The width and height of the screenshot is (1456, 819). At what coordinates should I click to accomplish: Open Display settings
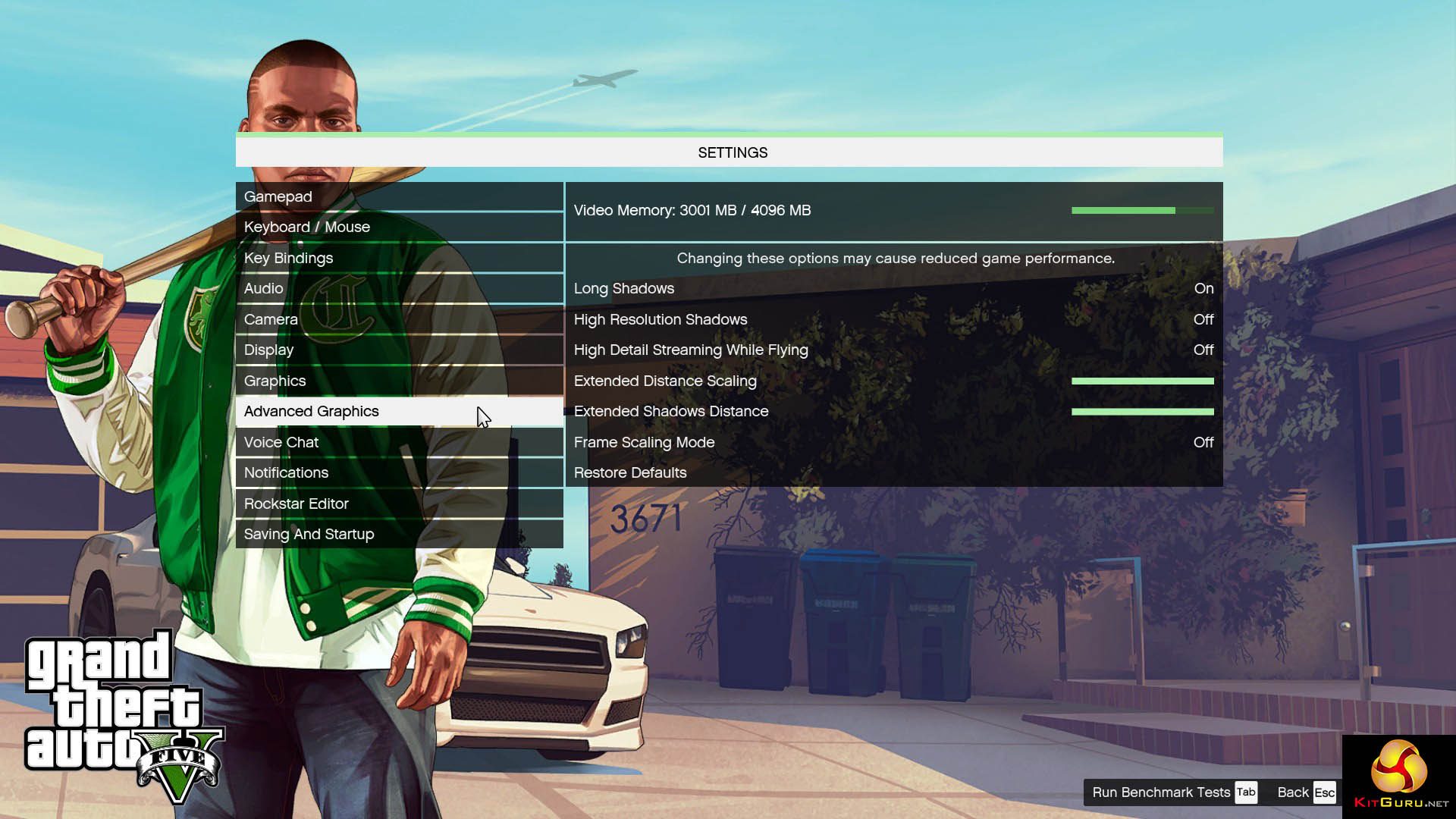click(x=399, y=350)
